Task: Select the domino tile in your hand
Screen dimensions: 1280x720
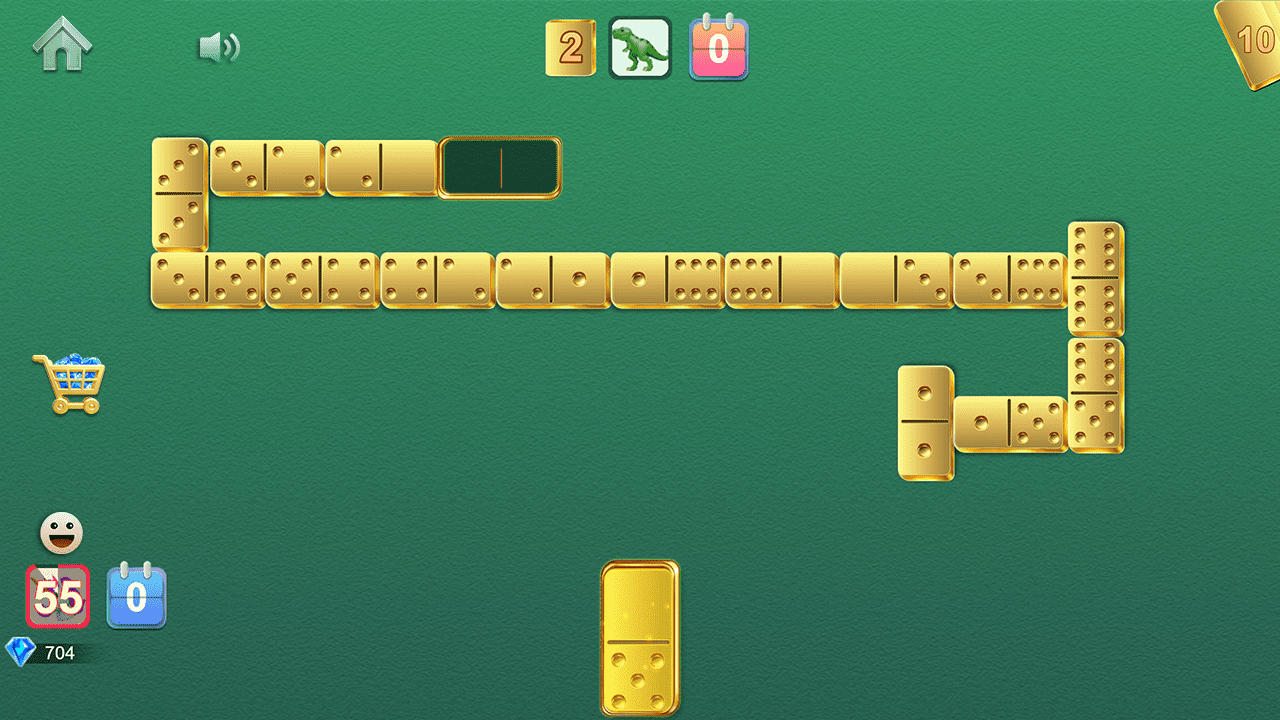Action: (x=639, y=640)
